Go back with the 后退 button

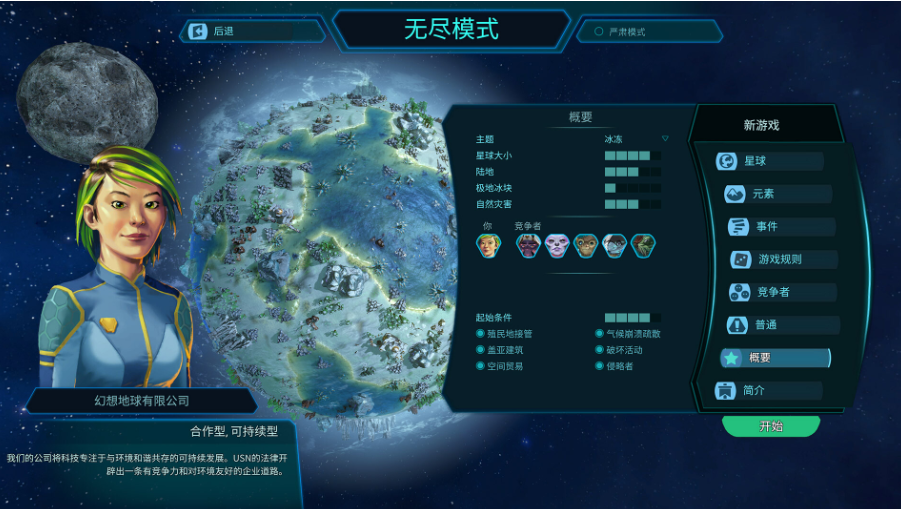251,32
